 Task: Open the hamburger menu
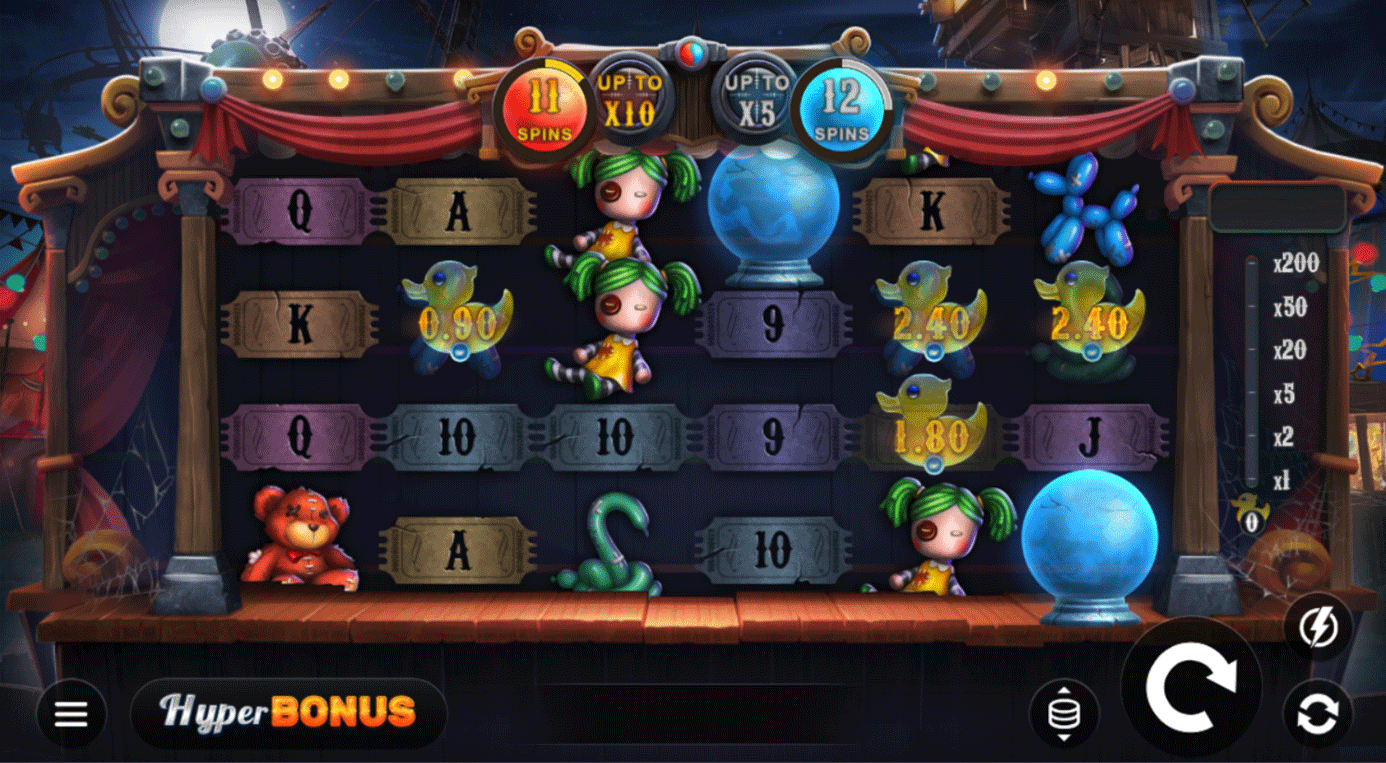71,714
